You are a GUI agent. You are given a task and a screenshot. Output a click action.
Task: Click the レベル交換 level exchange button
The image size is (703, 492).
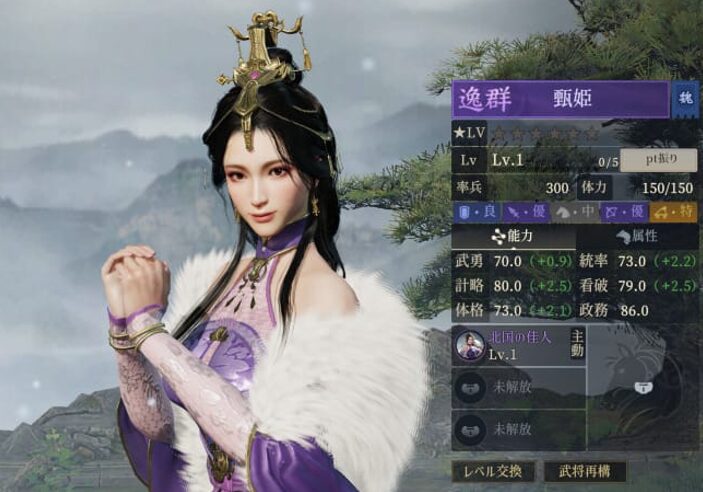491,471
